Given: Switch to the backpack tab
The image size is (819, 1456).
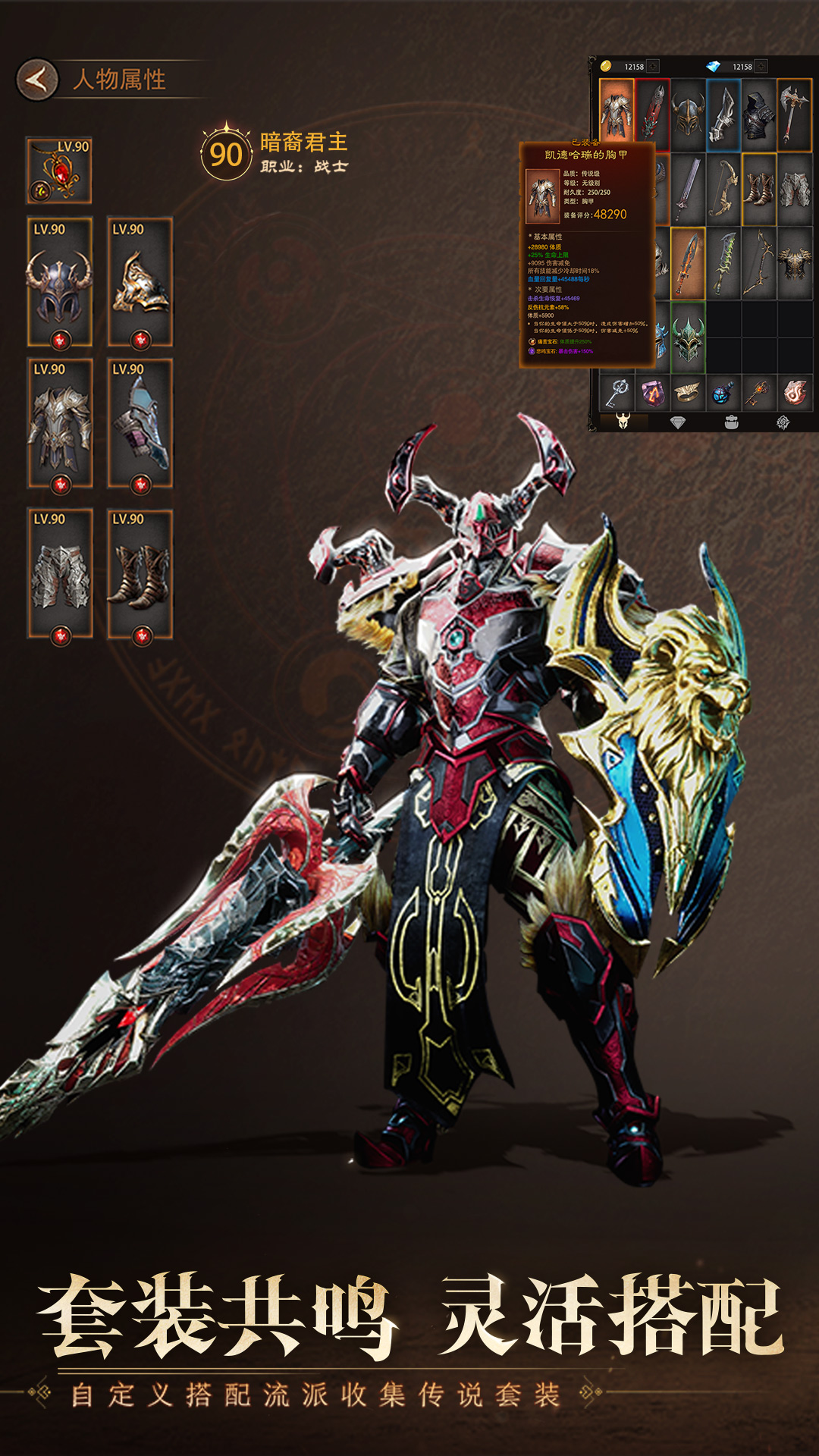Looking at the screenshot, I should [731, 422].
